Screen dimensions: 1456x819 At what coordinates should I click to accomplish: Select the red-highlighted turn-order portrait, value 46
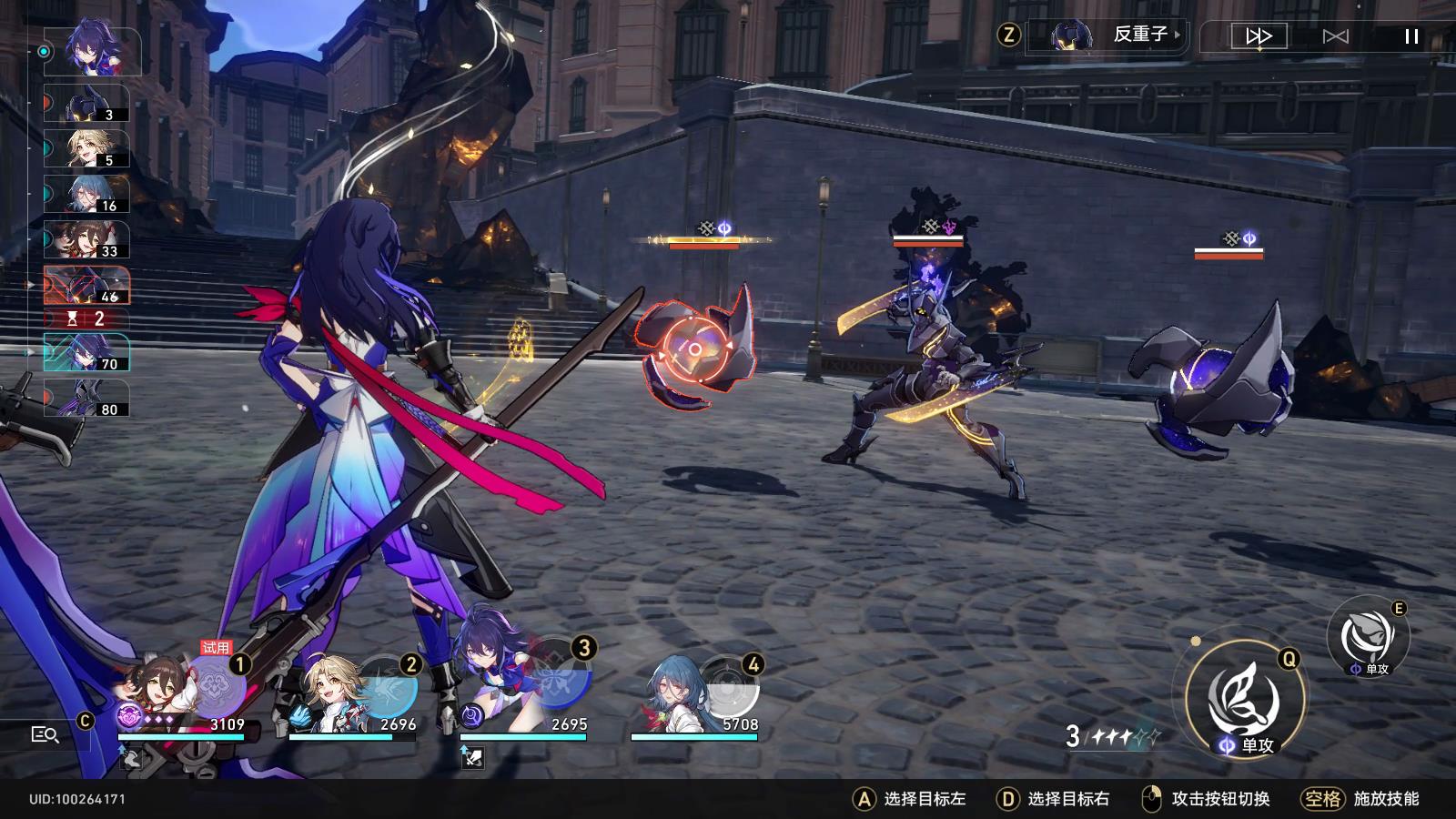click(87, 285)
